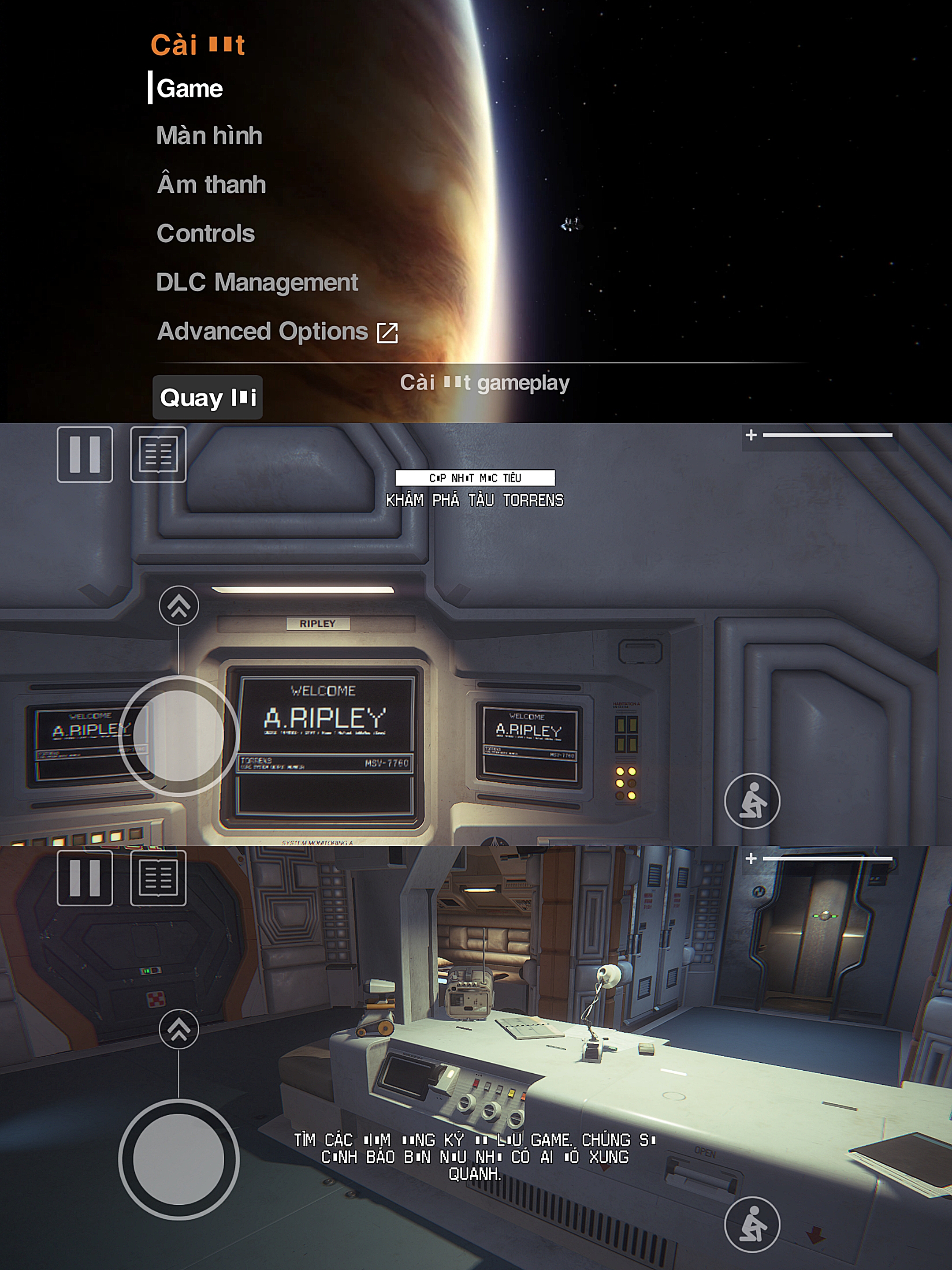Open the Âm thanh settings
952x1270 pixels.
[x=211, y=185]
